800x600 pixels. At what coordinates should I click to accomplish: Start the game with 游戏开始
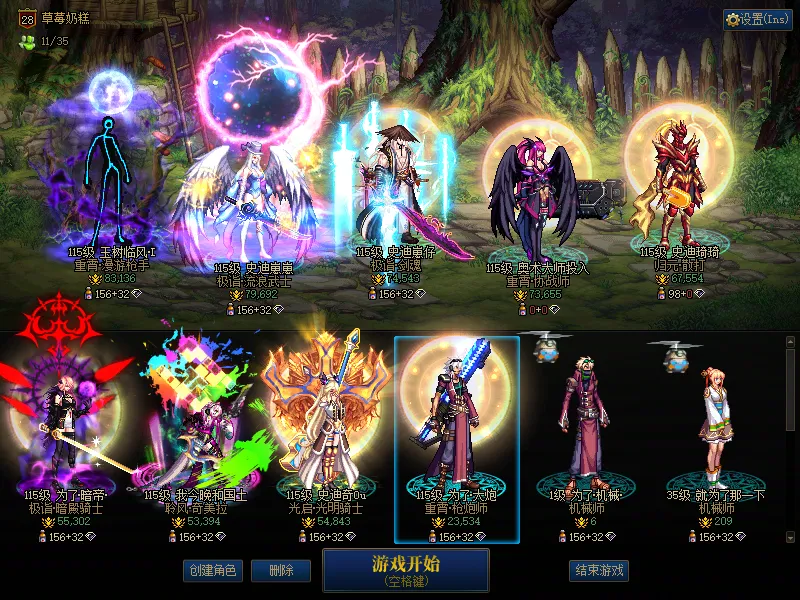405,569
